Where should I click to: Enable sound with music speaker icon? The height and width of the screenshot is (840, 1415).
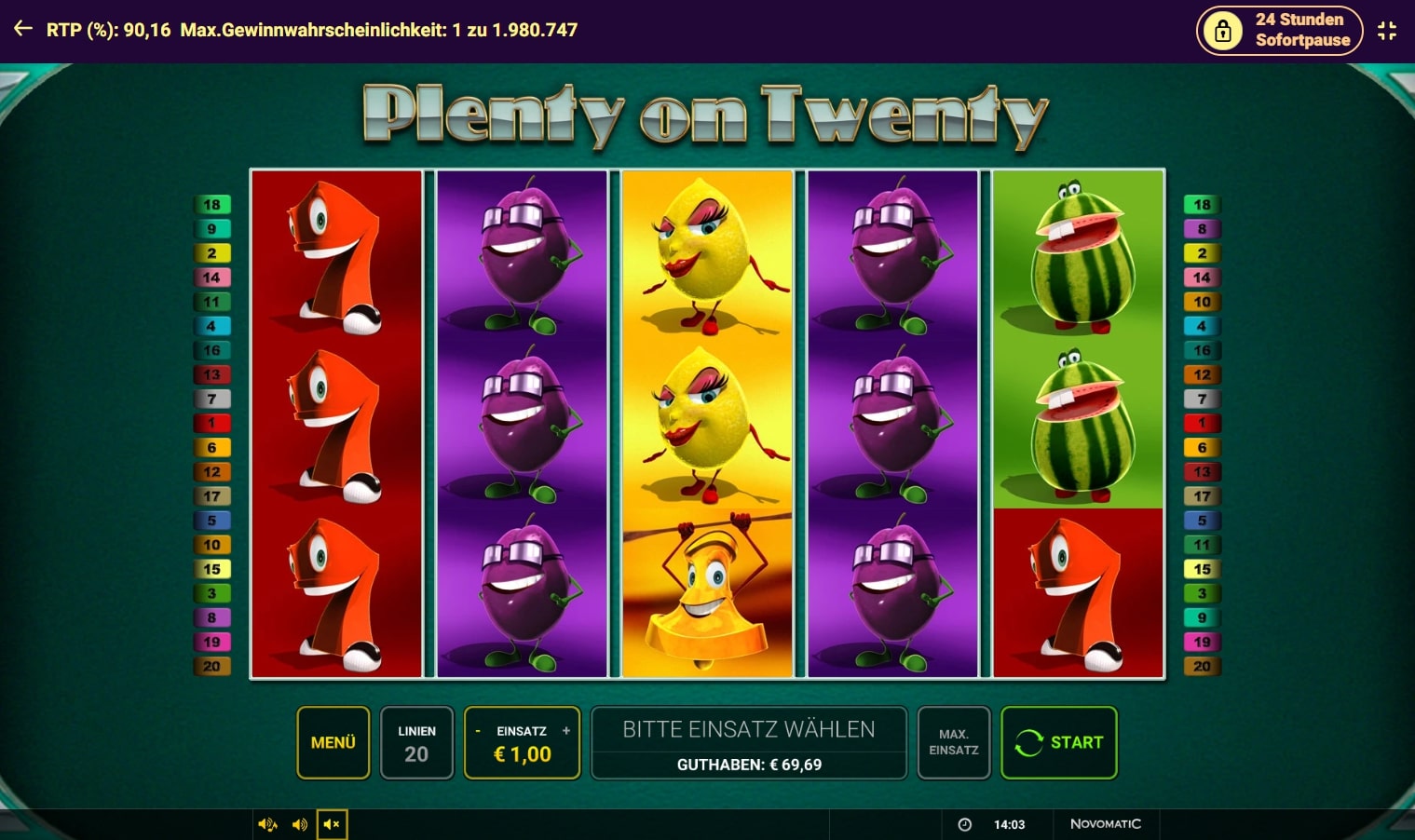[x=267, y=824]
